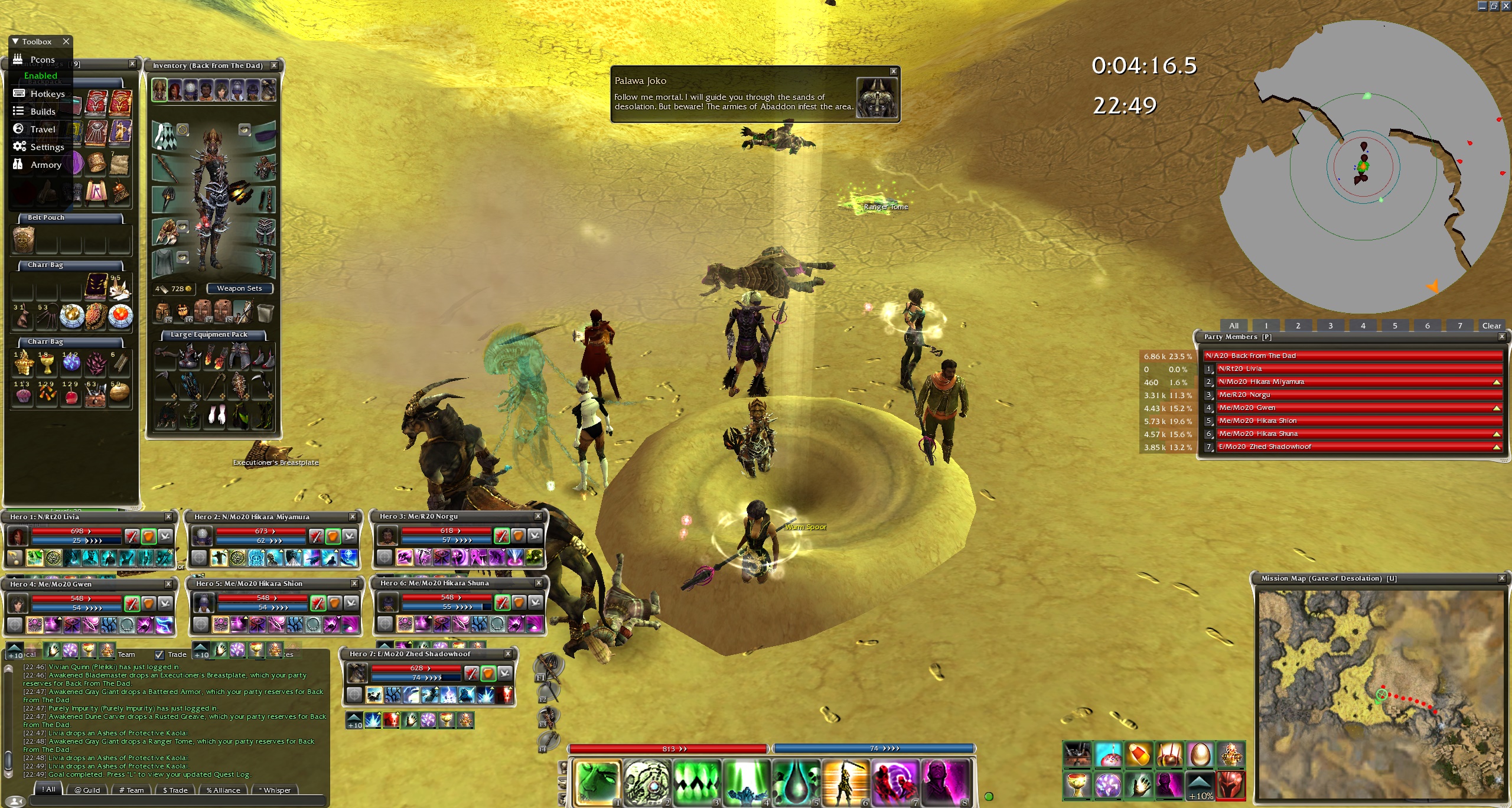Switch chat to the Guild tab
This screenshot has height=808, width=1512.
coord(87,790)
